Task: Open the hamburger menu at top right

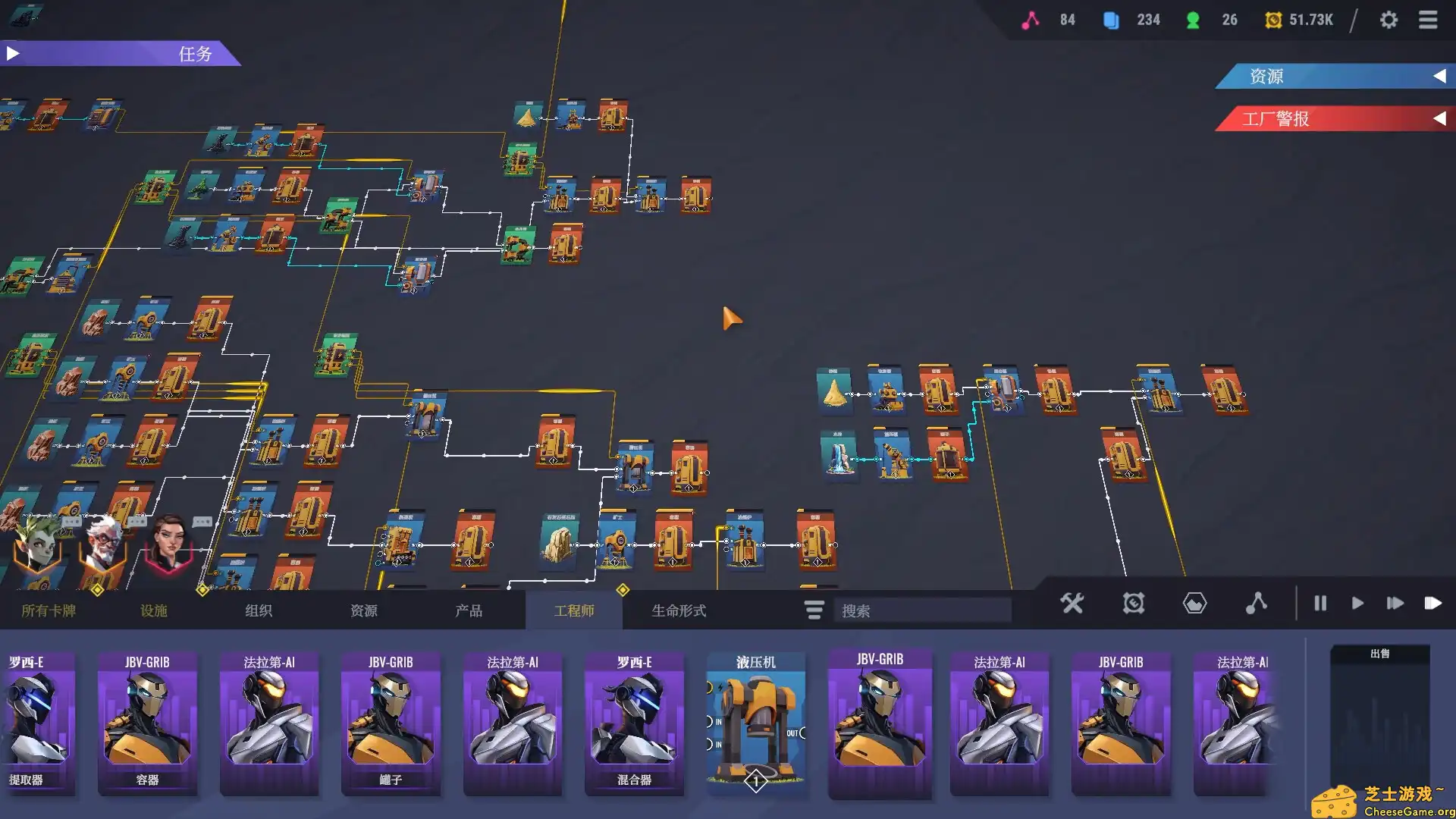Action: [1429, 20]
